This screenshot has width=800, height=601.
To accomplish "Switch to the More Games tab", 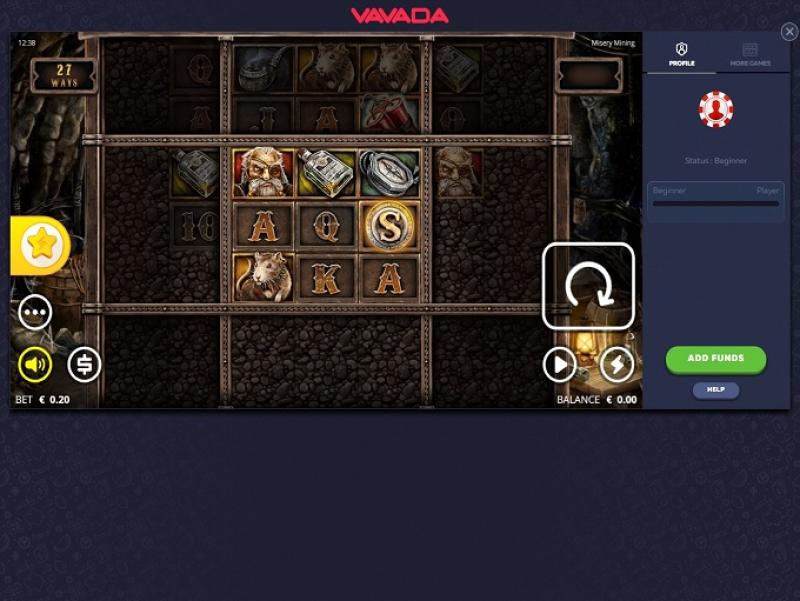I will 750,54.
